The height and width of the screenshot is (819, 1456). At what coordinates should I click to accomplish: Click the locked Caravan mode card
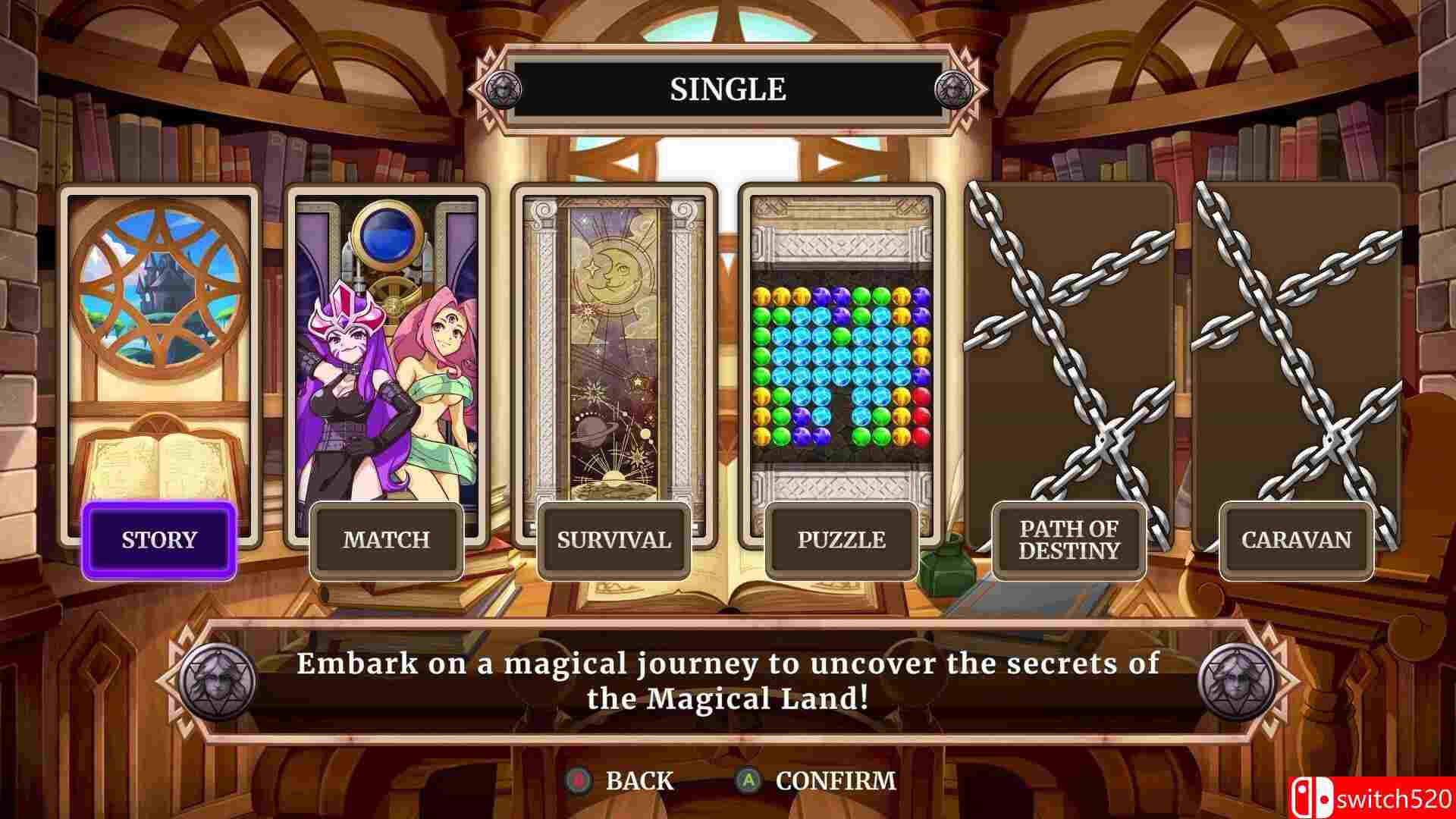tap(1293, 341)
